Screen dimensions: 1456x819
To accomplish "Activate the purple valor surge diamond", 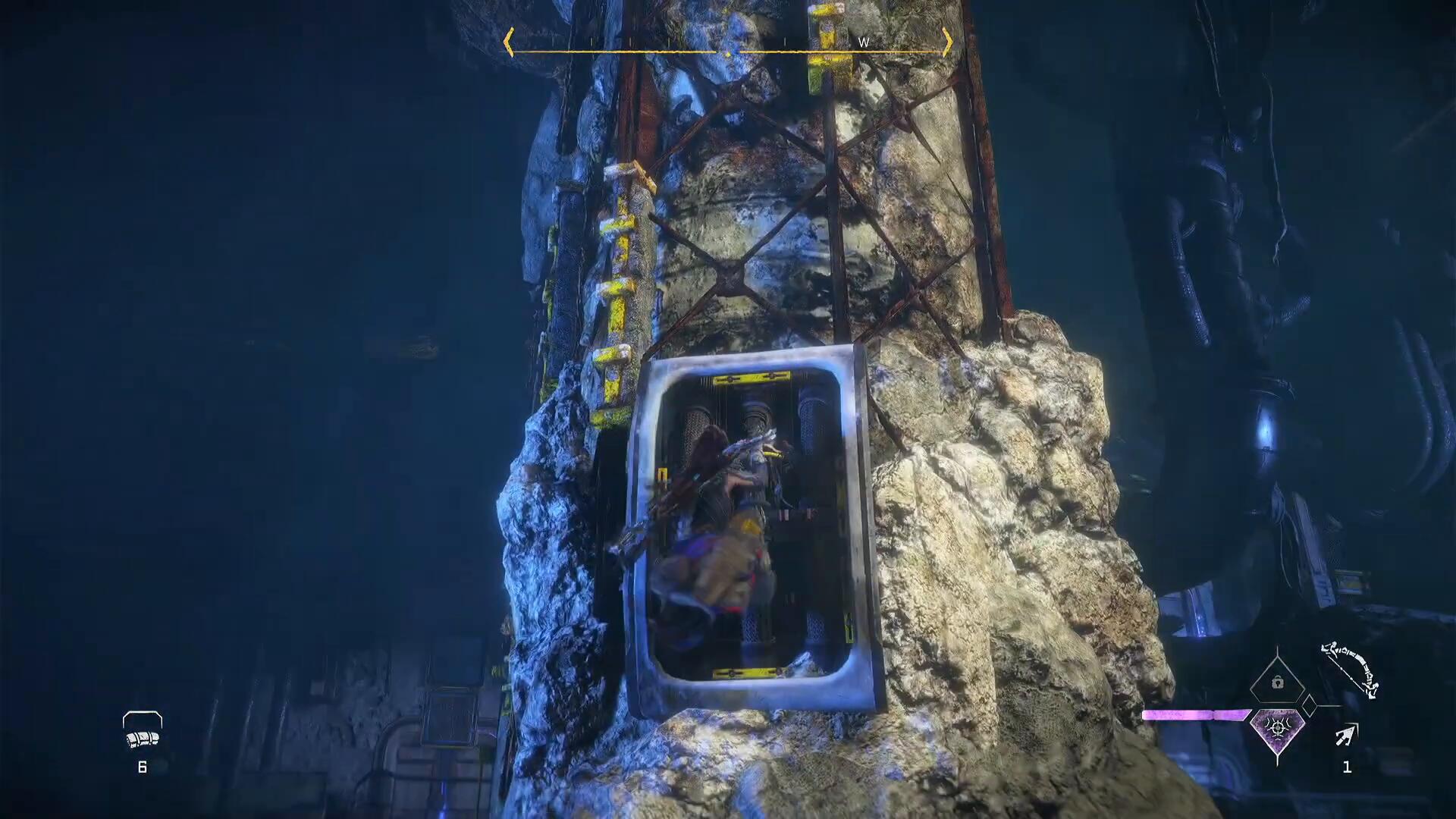I will tap(1278, 730).
